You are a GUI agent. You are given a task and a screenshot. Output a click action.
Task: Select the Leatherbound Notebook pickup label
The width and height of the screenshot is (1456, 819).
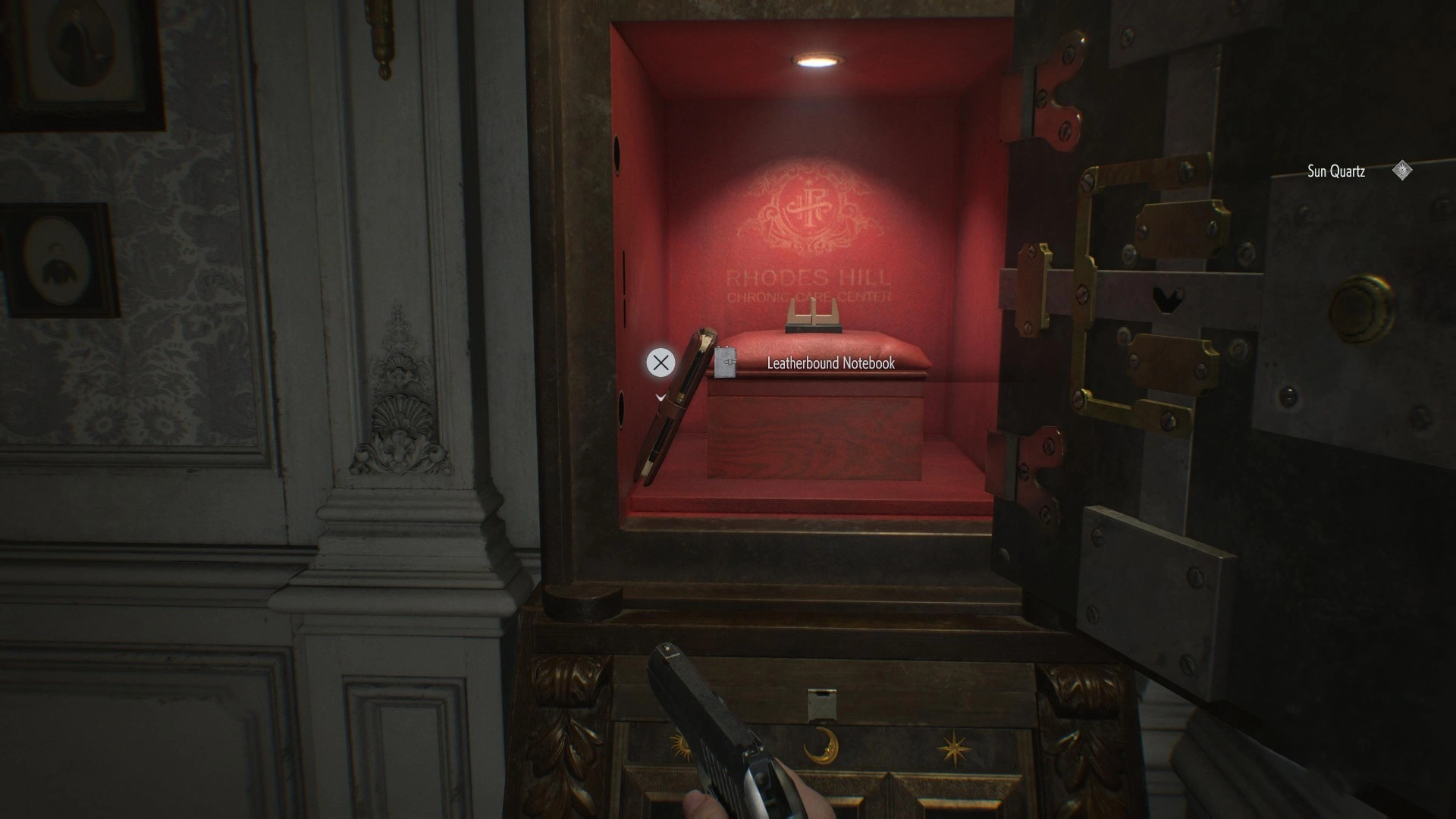pos(830,363)
